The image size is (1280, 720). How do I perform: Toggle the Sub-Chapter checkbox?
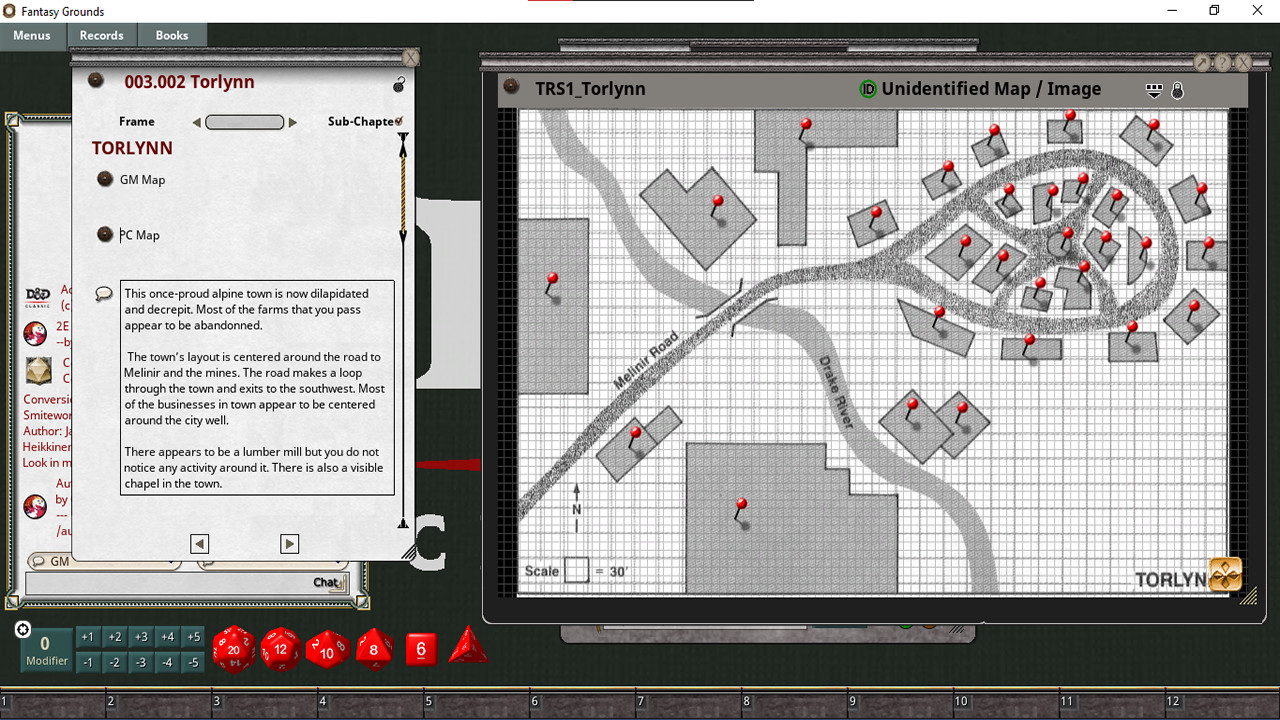point(400,118)
